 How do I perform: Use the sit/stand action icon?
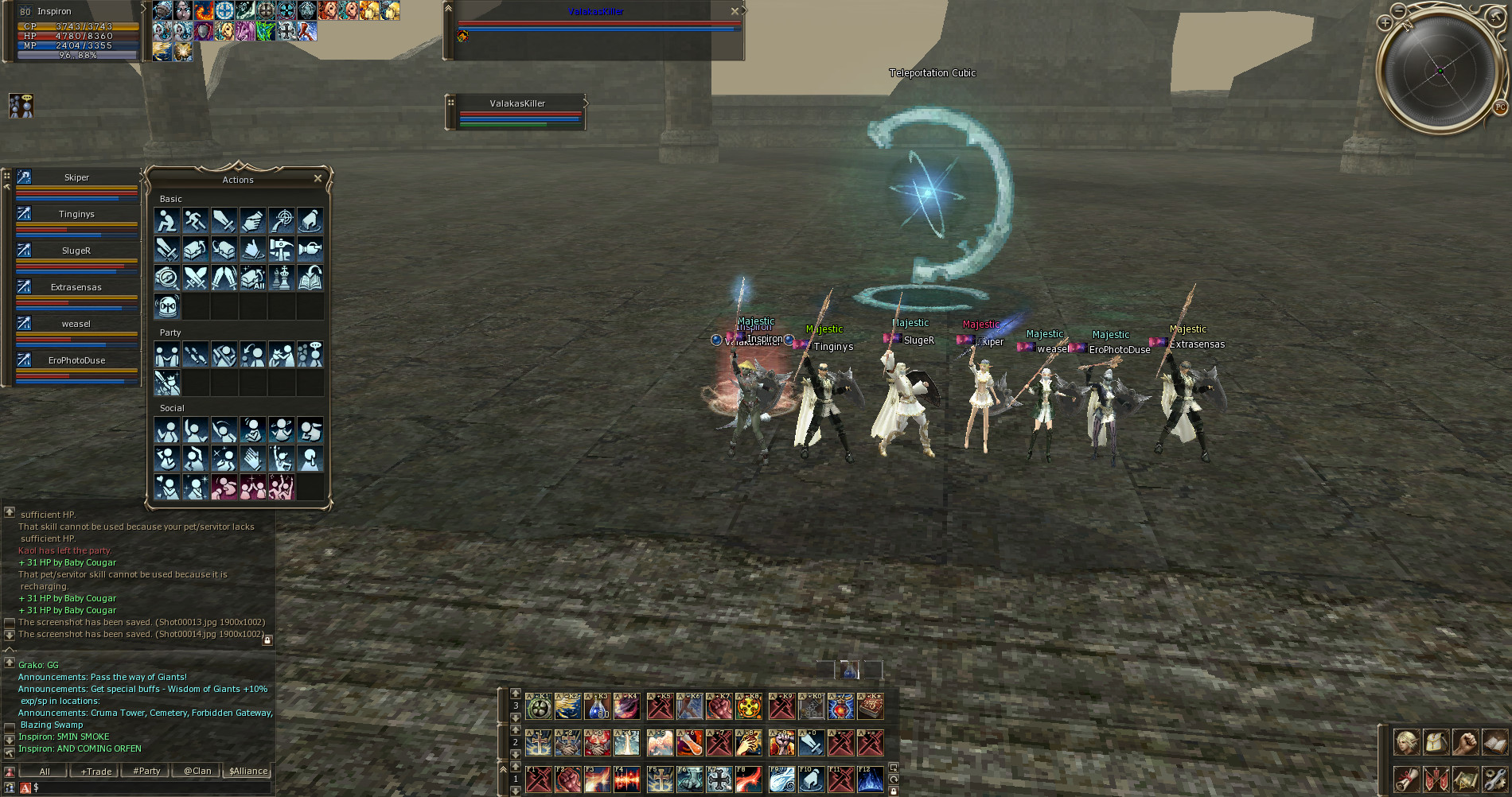(166, 220)
